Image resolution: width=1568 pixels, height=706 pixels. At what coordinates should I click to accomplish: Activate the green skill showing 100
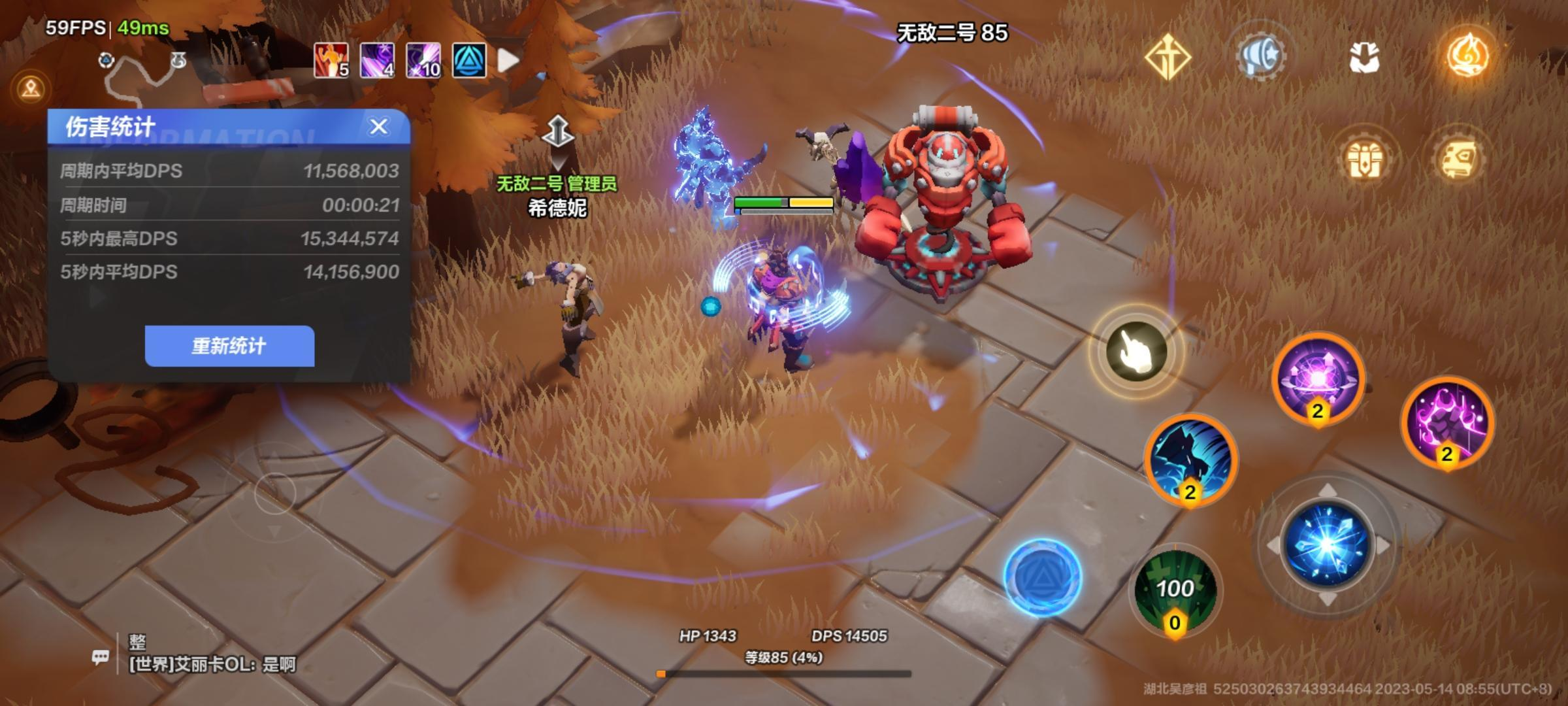1175,590
